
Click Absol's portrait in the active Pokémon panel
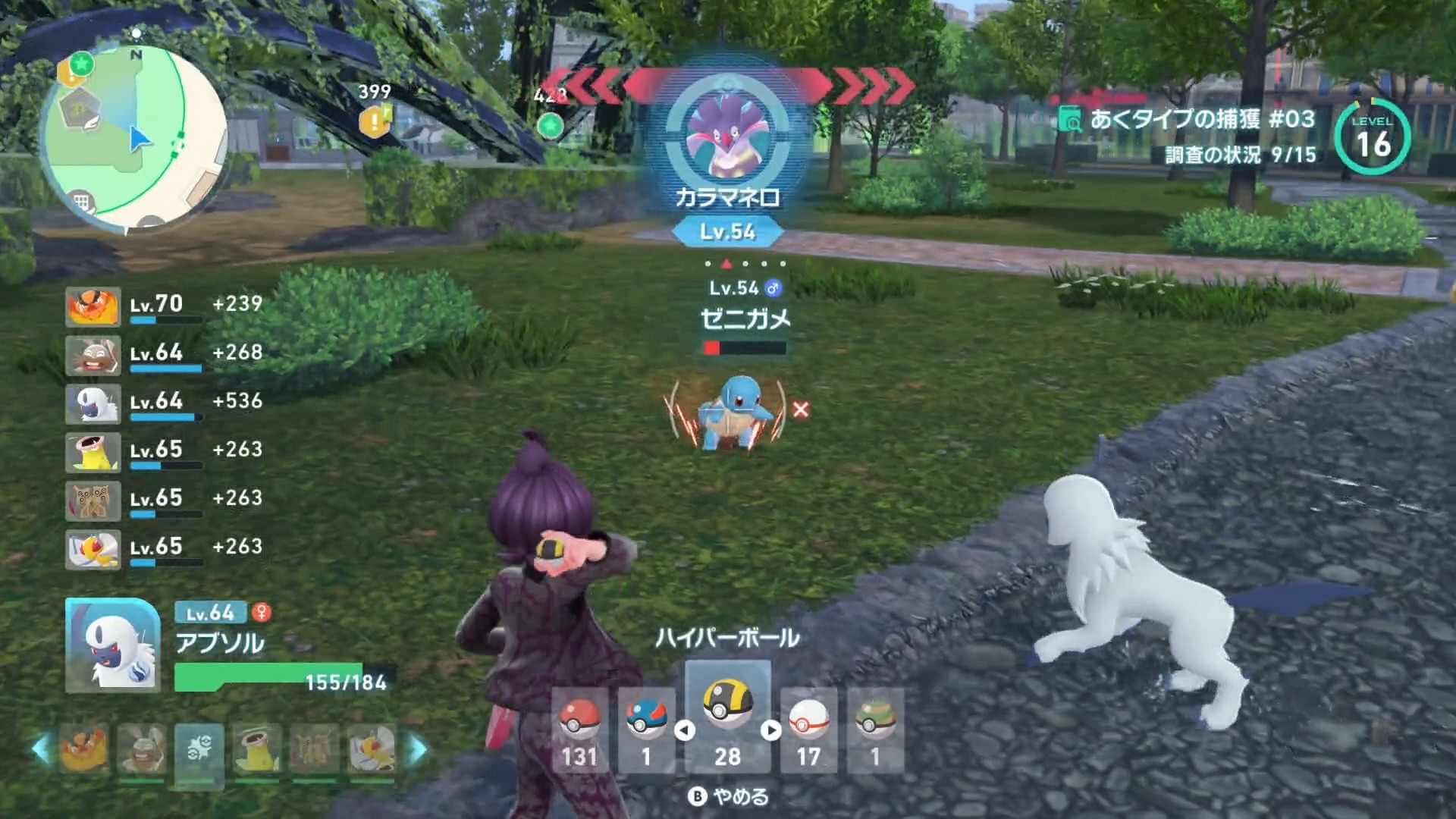(112, 643)
